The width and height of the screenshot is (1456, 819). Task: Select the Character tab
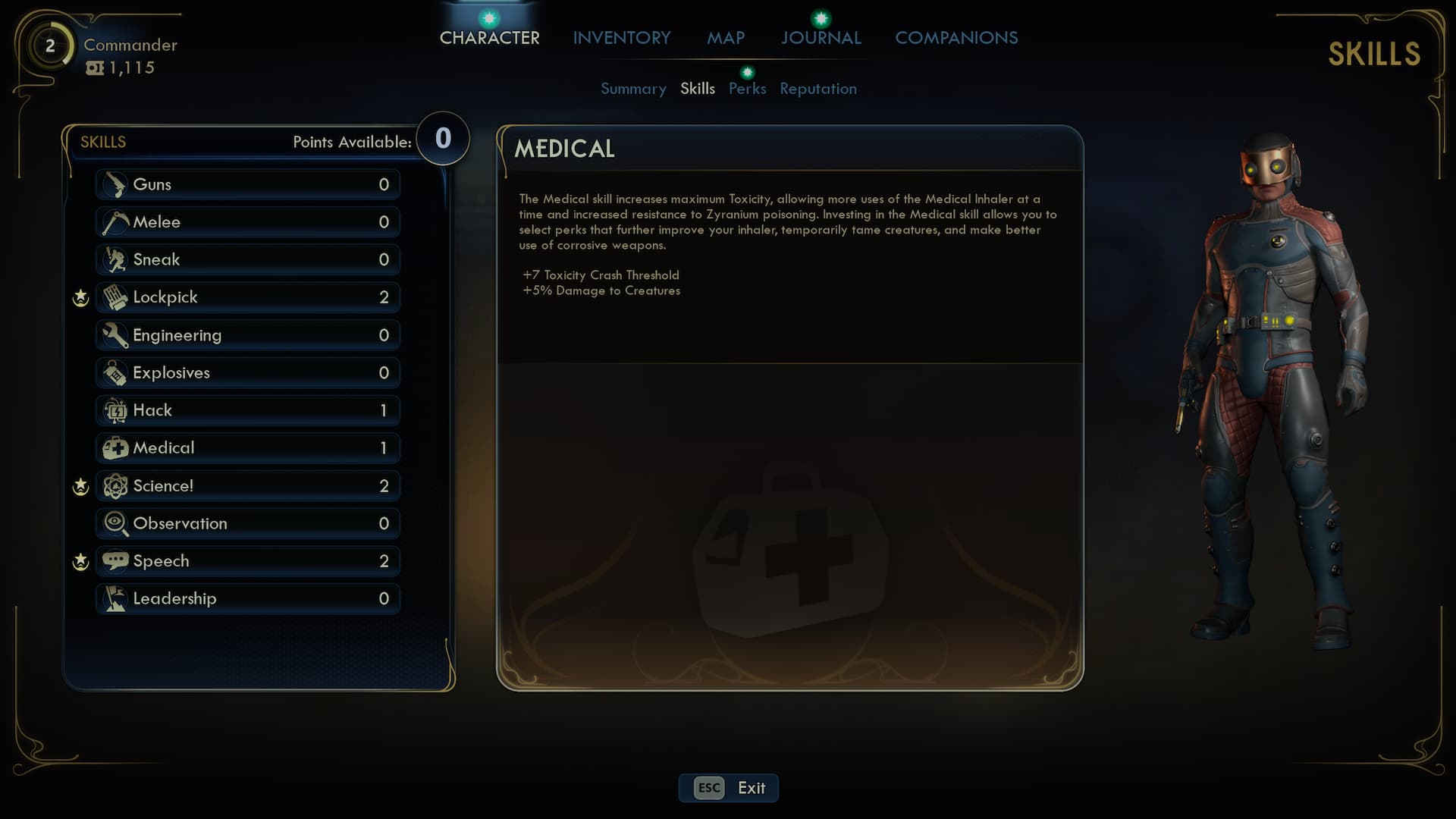(489, 38)
